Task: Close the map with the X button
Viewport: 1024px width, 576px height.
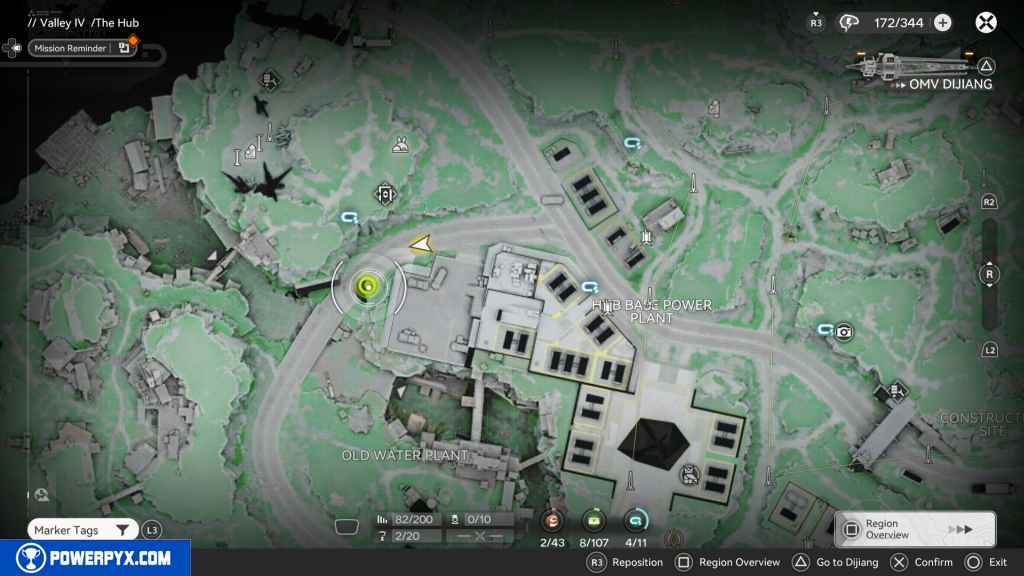Action: pyautogui.click(x=986, y=22)
